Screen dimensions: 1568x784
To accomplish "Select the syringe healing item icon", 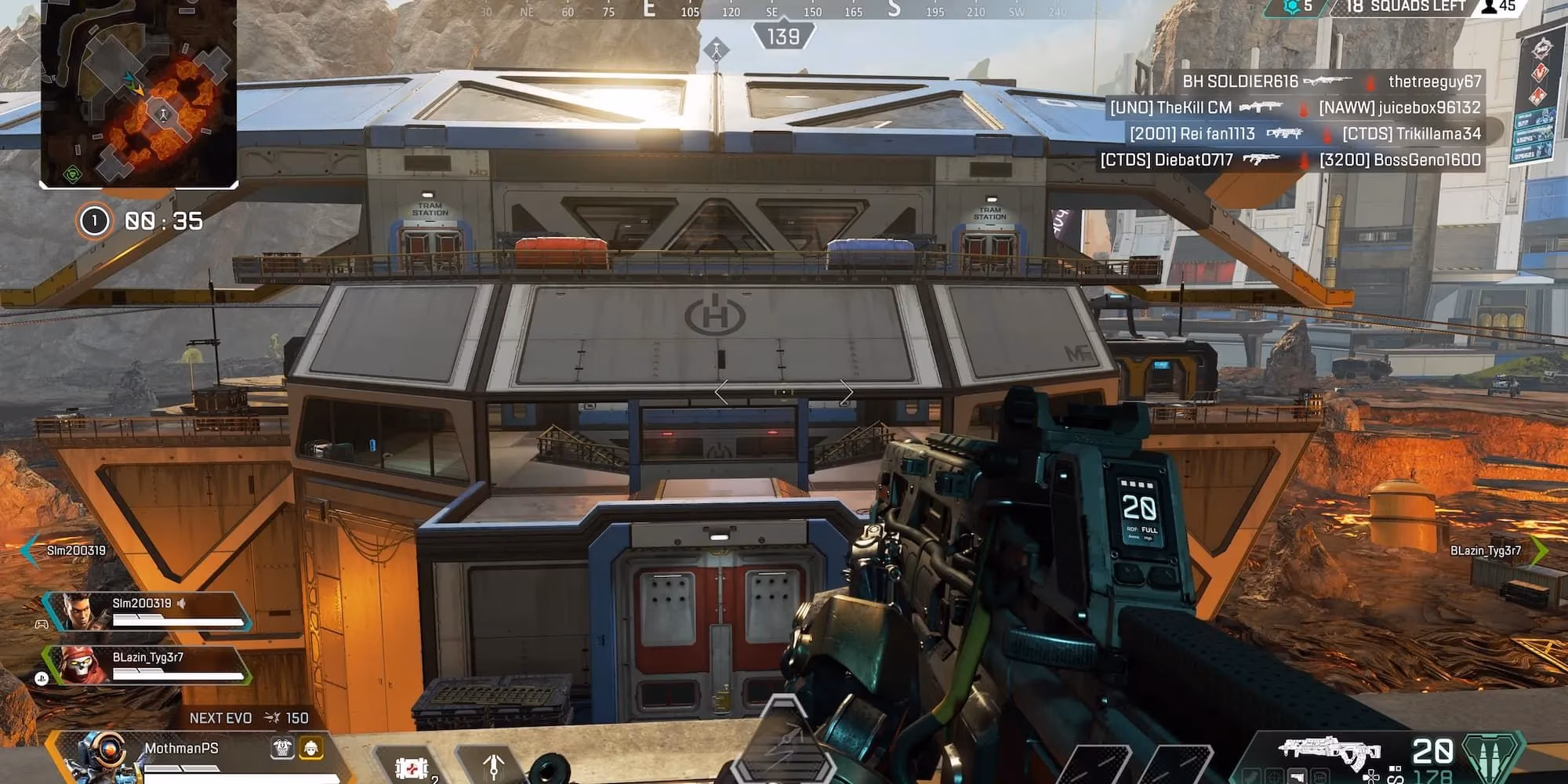I will click(412, 767).
